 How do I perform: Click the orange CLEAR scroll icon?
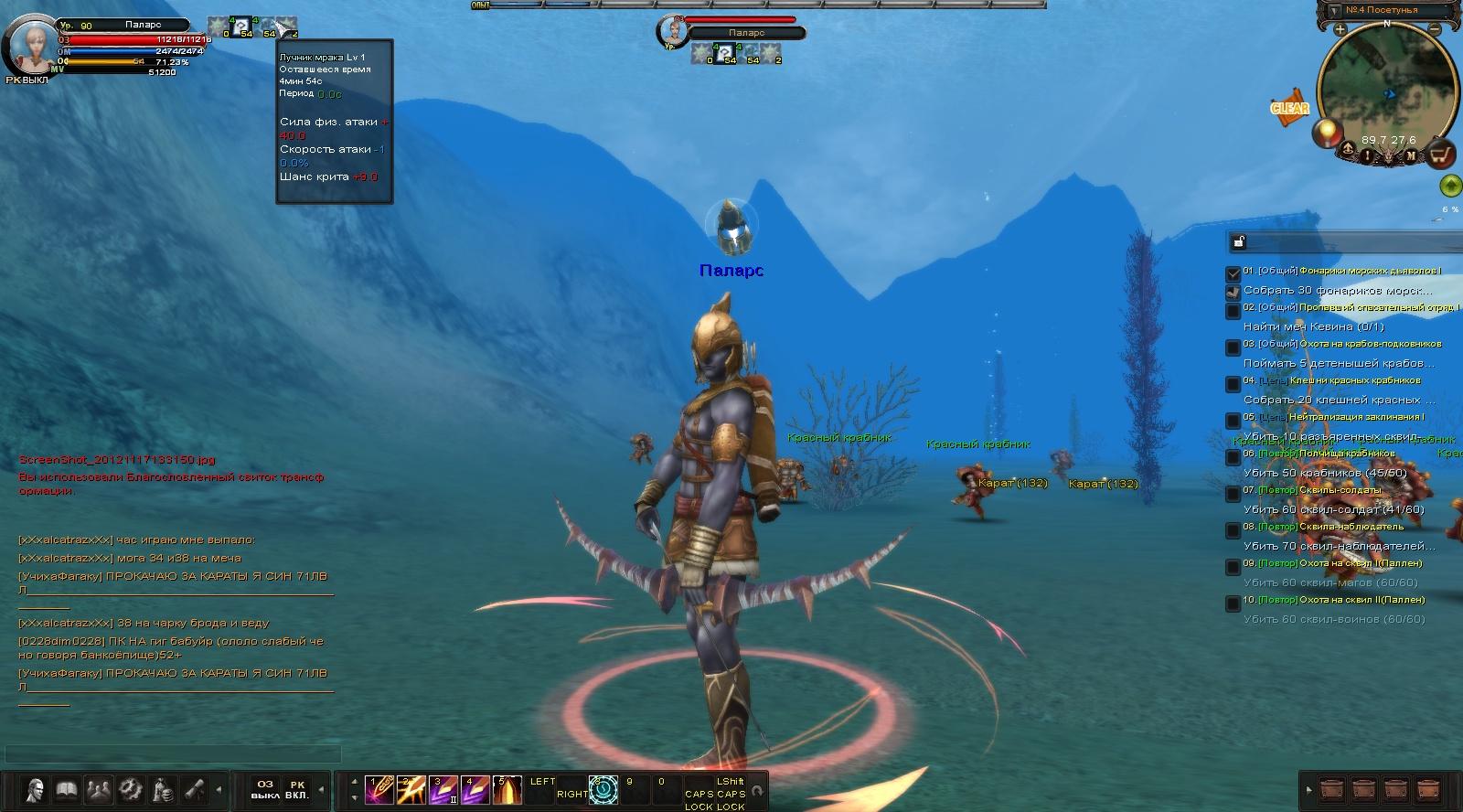tap(1289, 107)
